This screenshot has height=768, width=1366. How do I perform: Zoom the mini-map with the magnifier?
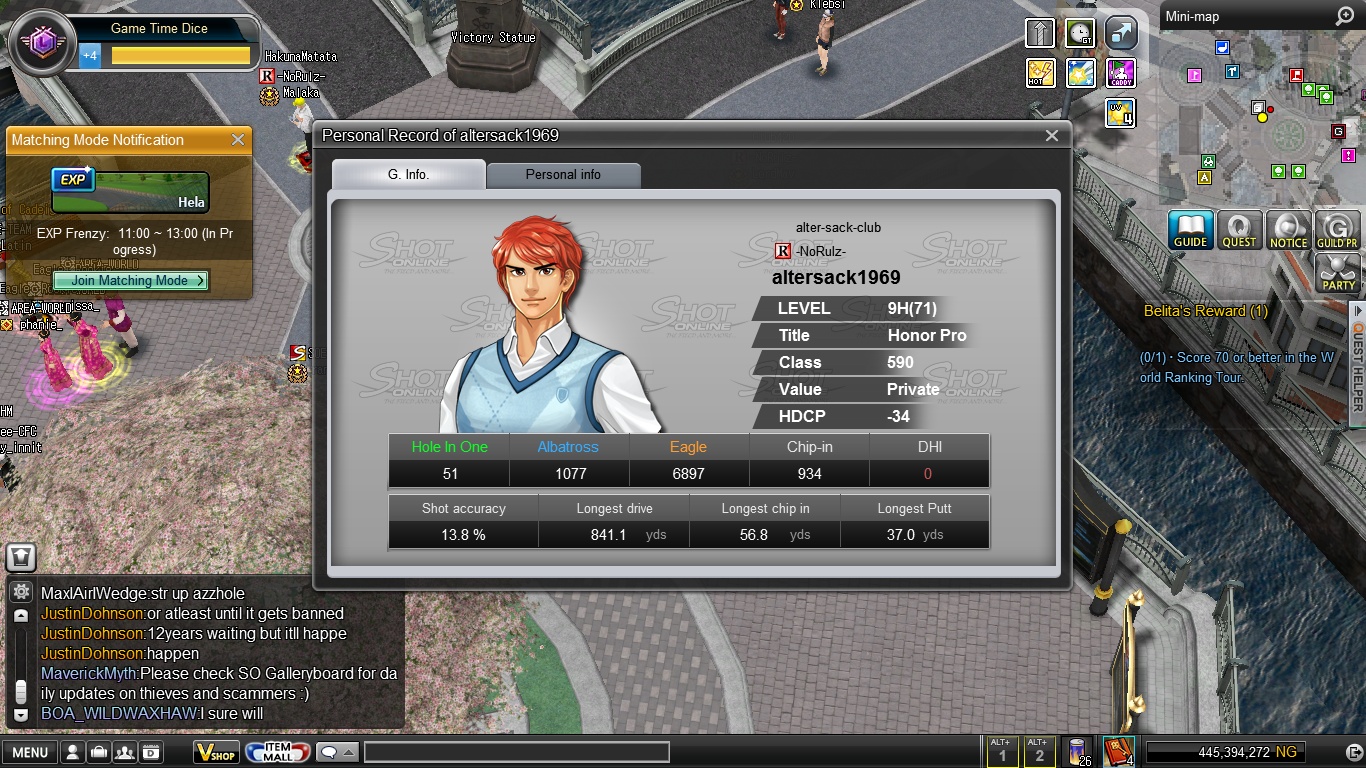click(1344, 17)
